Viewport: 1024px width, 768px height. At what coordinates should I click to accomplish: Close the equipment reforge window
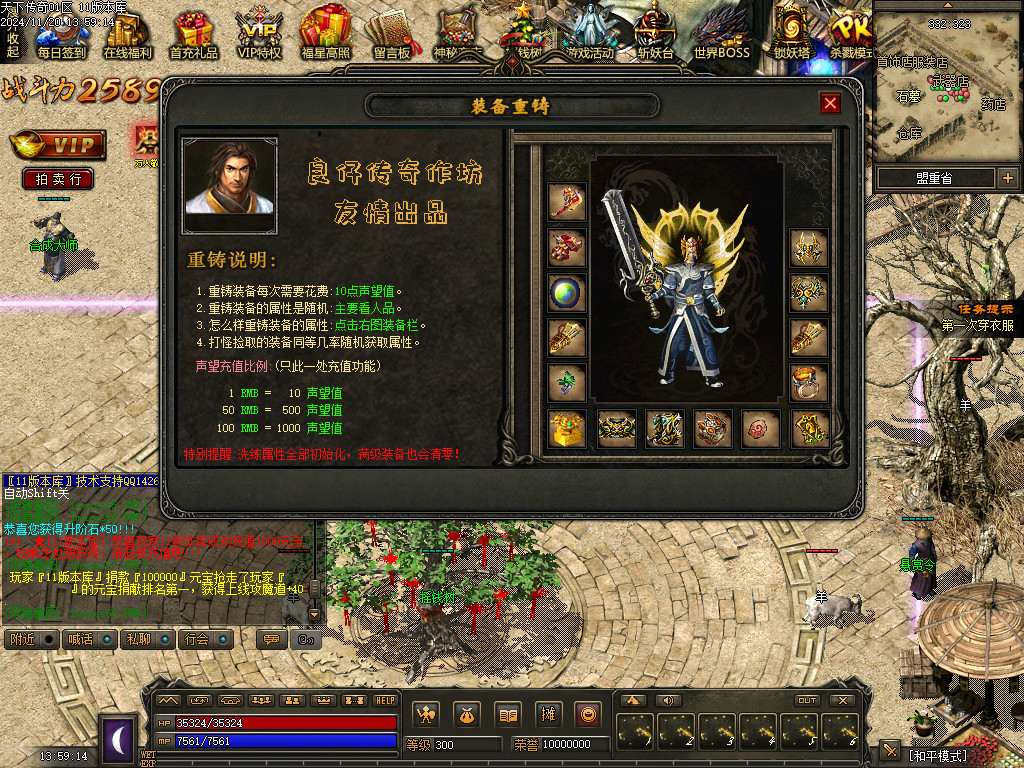830,103
